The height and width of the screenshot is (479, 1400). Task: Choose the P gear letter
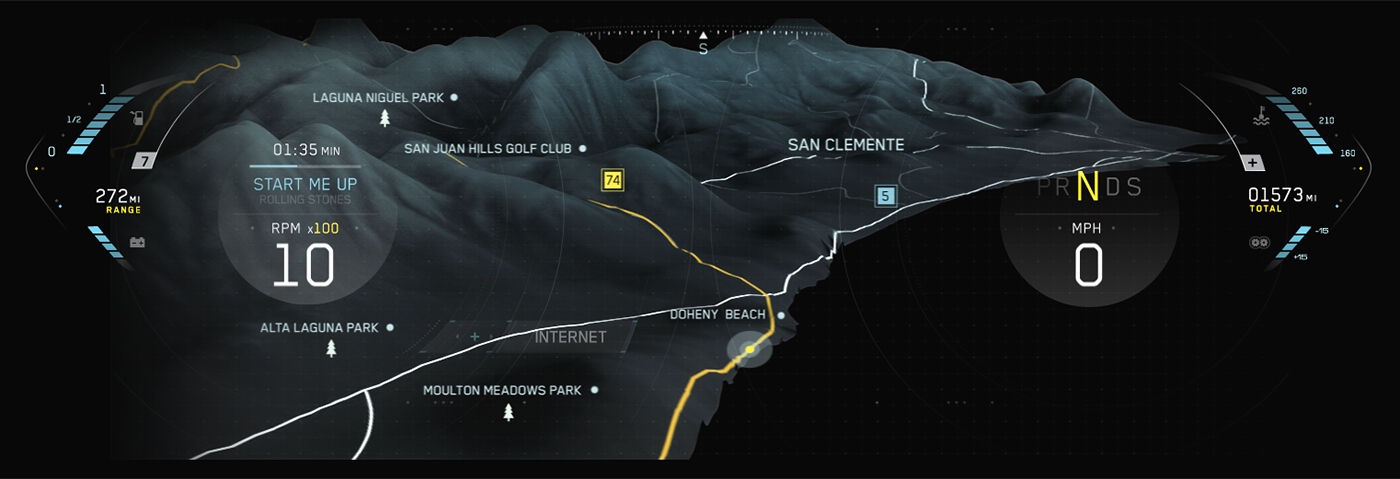(1045, 188)
